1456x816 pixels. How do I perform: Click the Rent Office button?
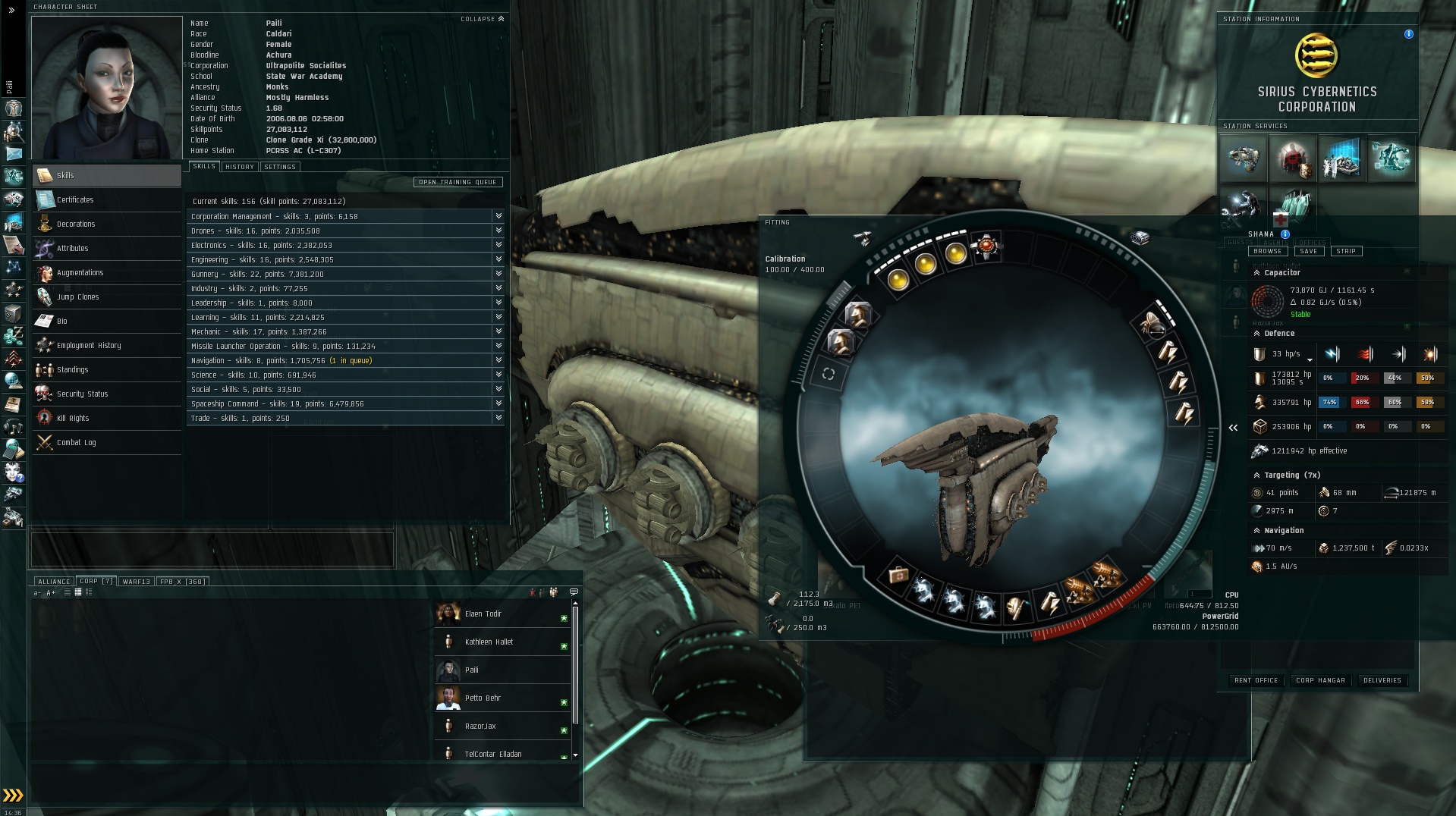tap(1256, 680)
